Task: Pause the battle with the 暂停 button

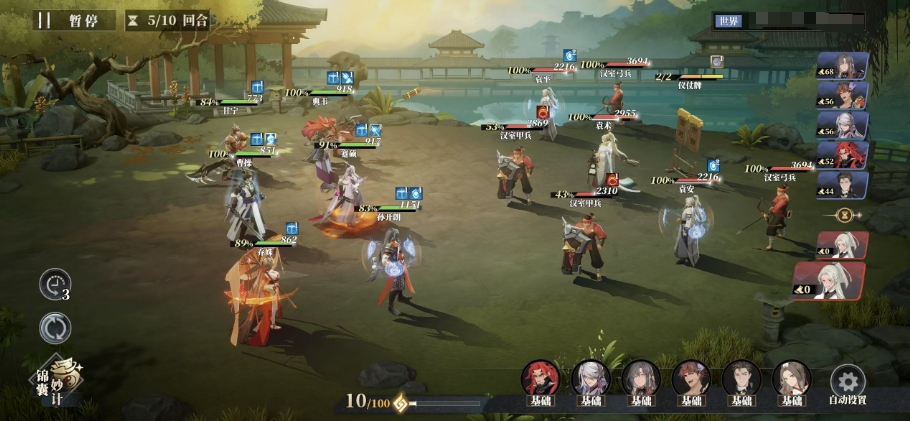Action: (70, 20)
